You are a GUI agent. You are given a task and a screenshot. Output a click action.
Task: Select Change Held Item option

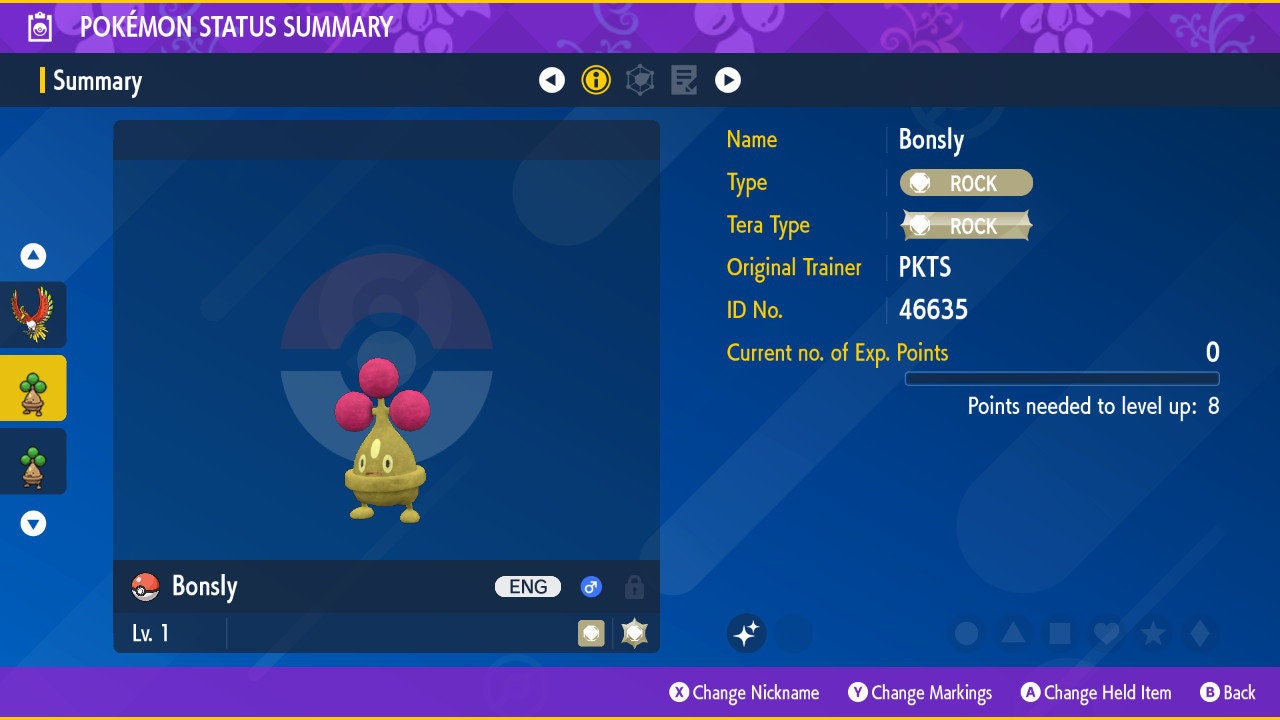click(1095, 692)
